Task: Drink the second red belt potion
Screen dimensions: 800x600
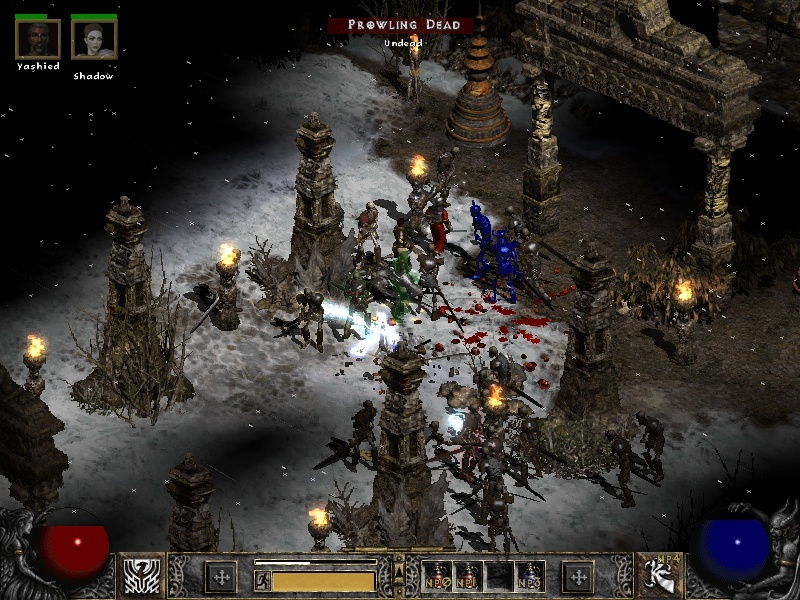Action: [466, 576]
